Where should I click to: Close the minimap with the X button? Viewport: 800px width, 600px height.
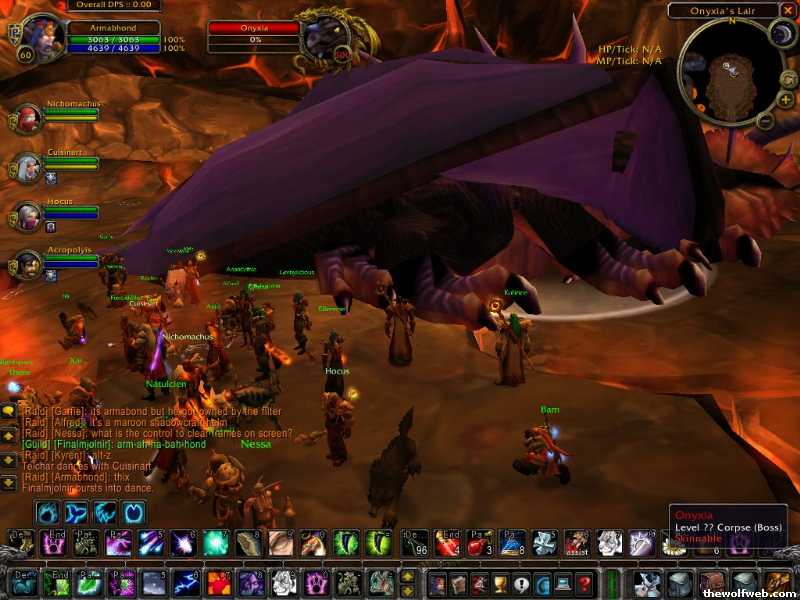coord(787,10)
